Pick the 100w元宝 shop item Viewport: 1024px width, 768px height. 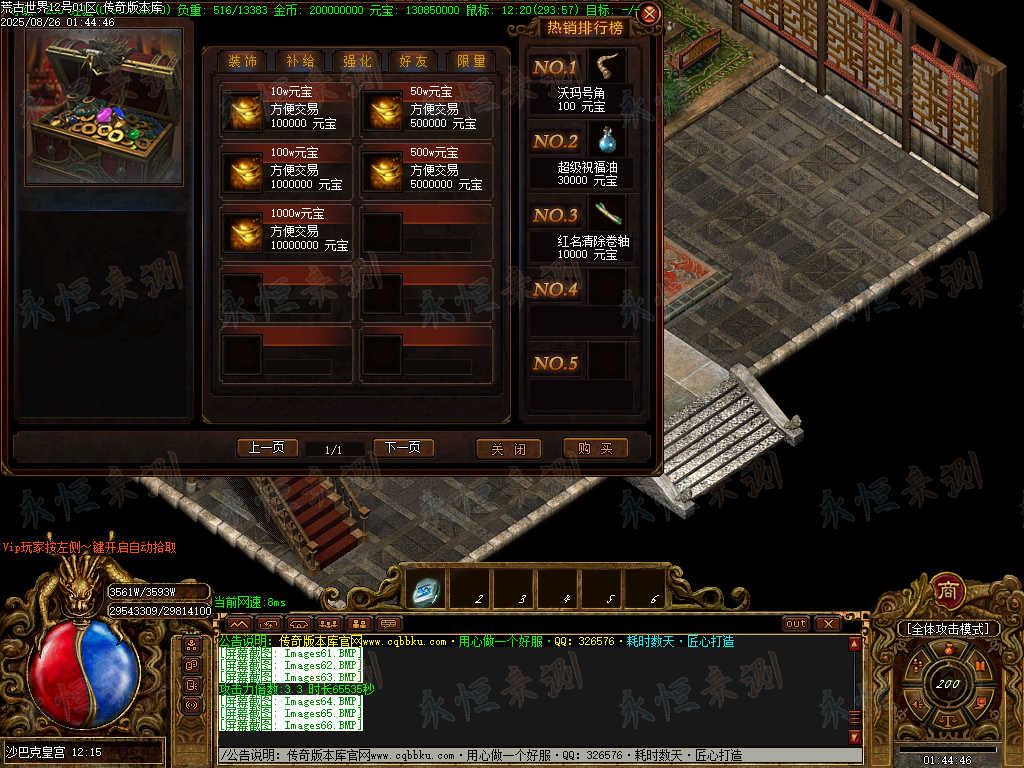coord(286,170)
